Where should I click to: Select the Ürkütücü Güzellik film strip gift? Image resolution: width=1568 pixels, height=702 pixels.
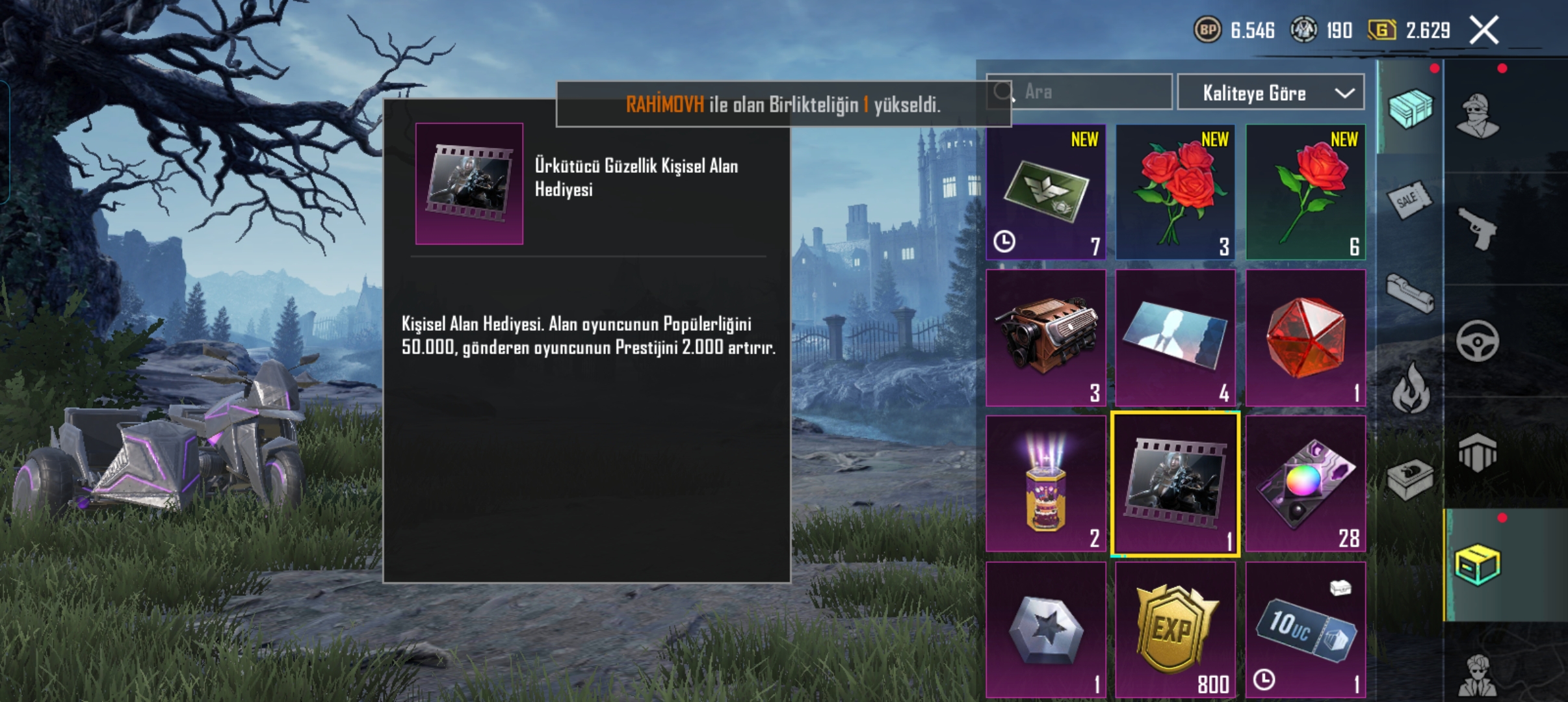1175,484
